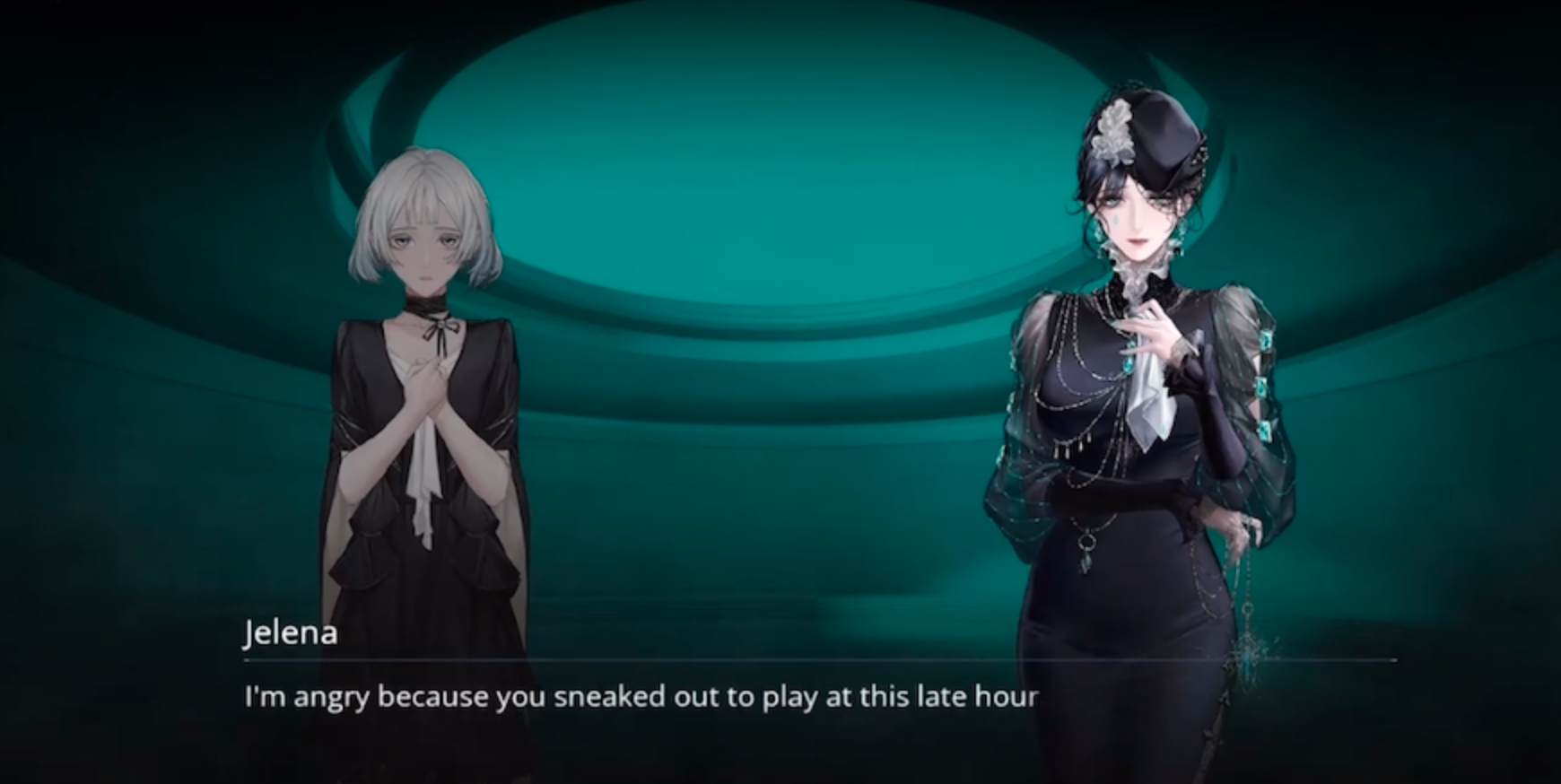Advance Jelena's dialogue text line
This screenshot has height=784, width=1561.
[x=641, y=697]
